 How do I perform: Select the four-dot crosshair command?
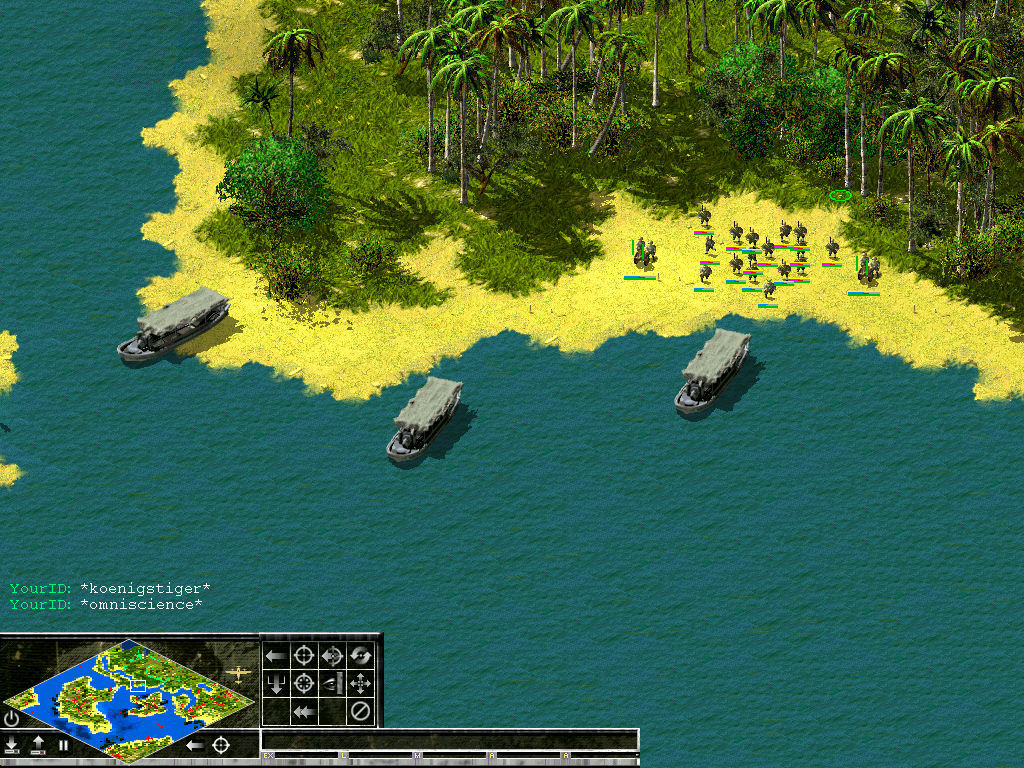coord(305,684)
